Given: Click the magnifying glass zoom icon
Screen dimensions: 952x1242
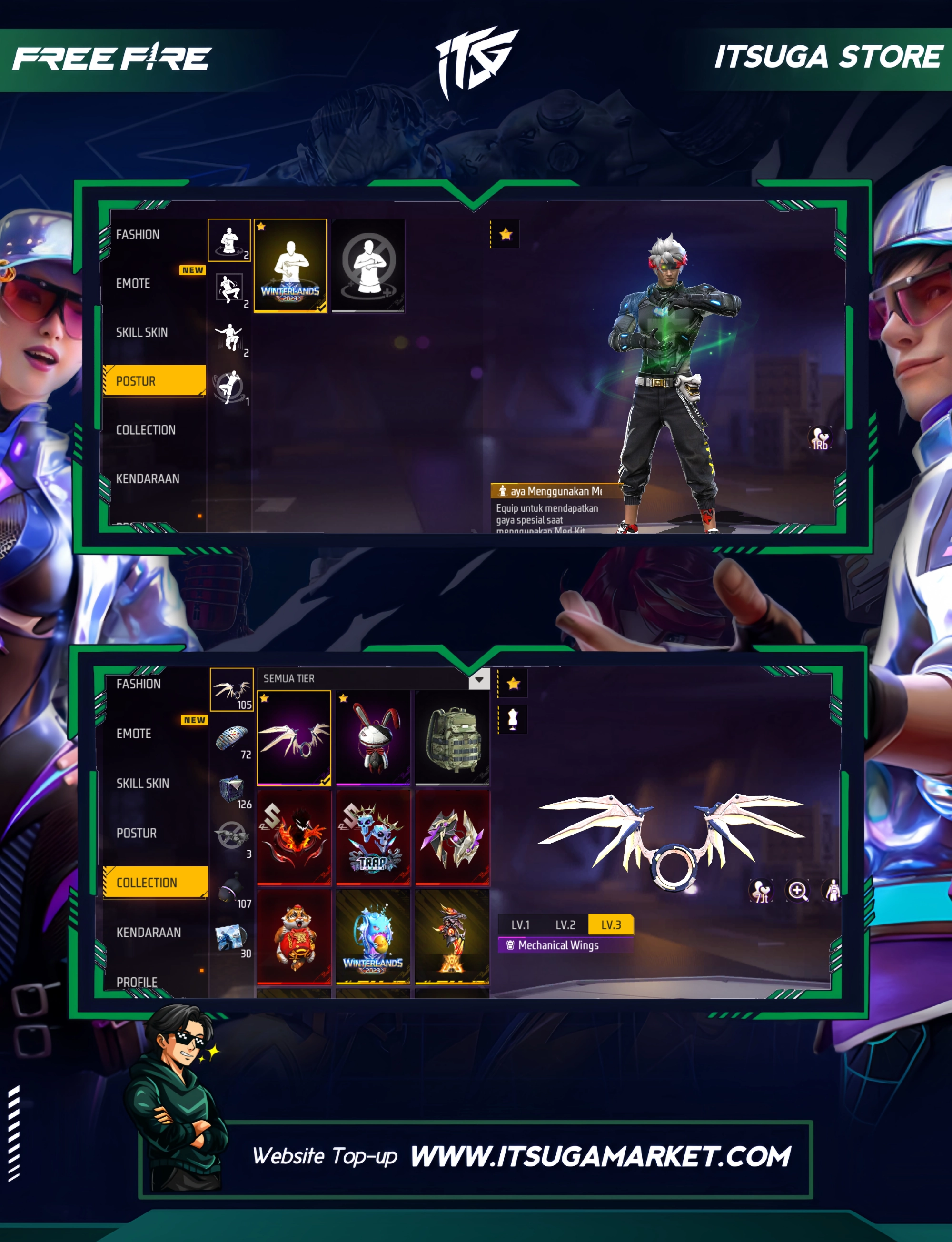Looking at the screenshot, I should point(797,891).
